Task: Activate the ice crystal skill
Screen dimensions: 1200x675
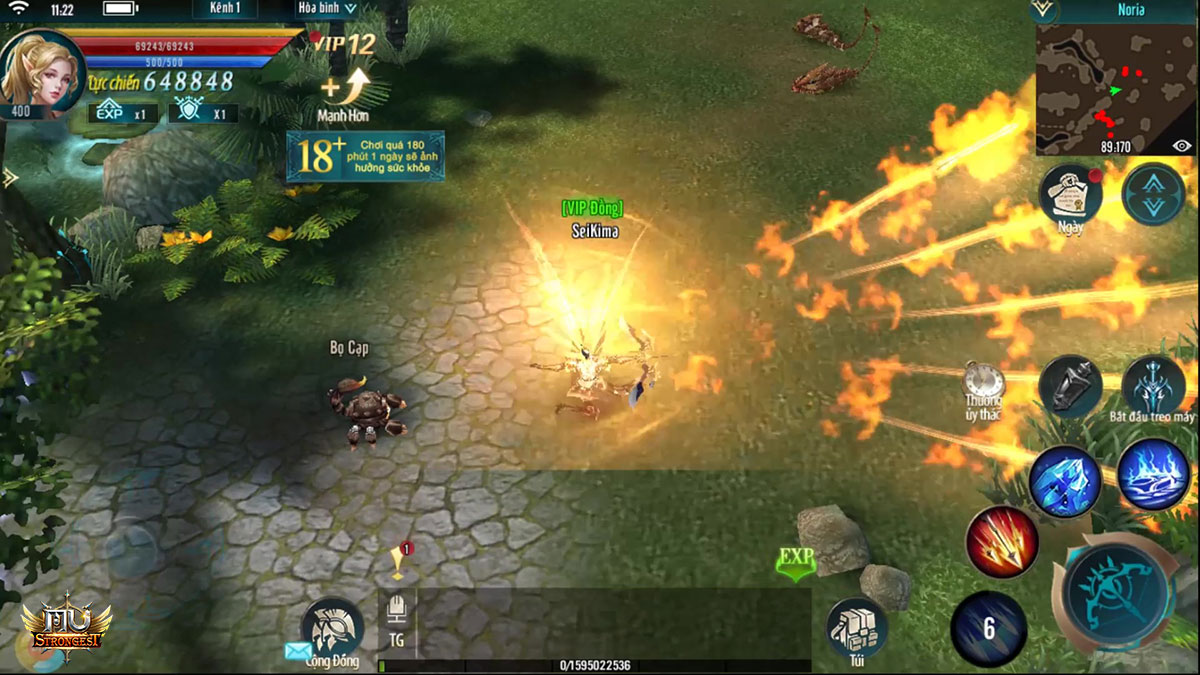Action: point(1065,481)
